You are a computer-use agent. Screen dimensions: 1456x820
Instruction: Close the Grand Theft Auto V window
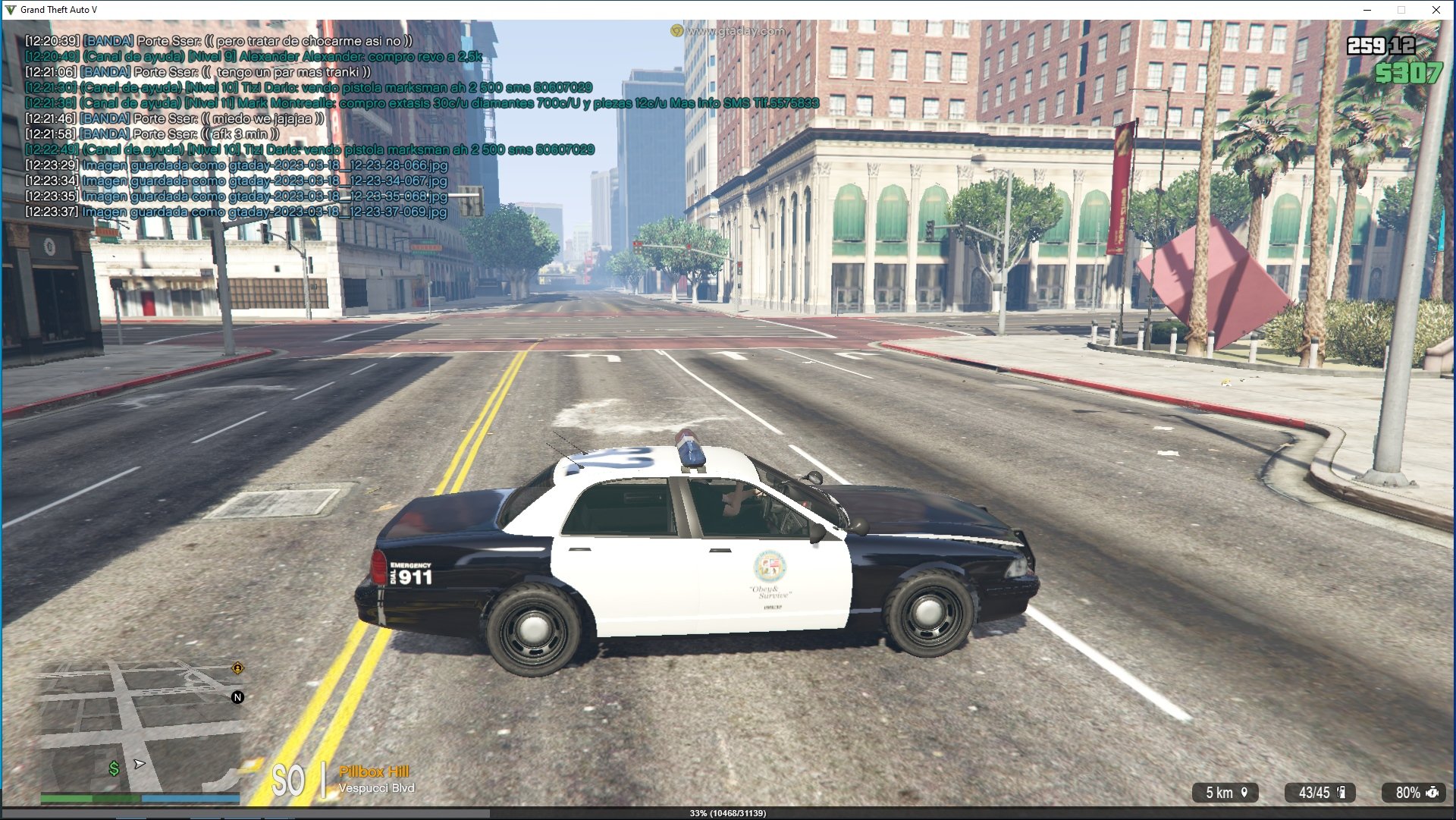click(1436, 10)
